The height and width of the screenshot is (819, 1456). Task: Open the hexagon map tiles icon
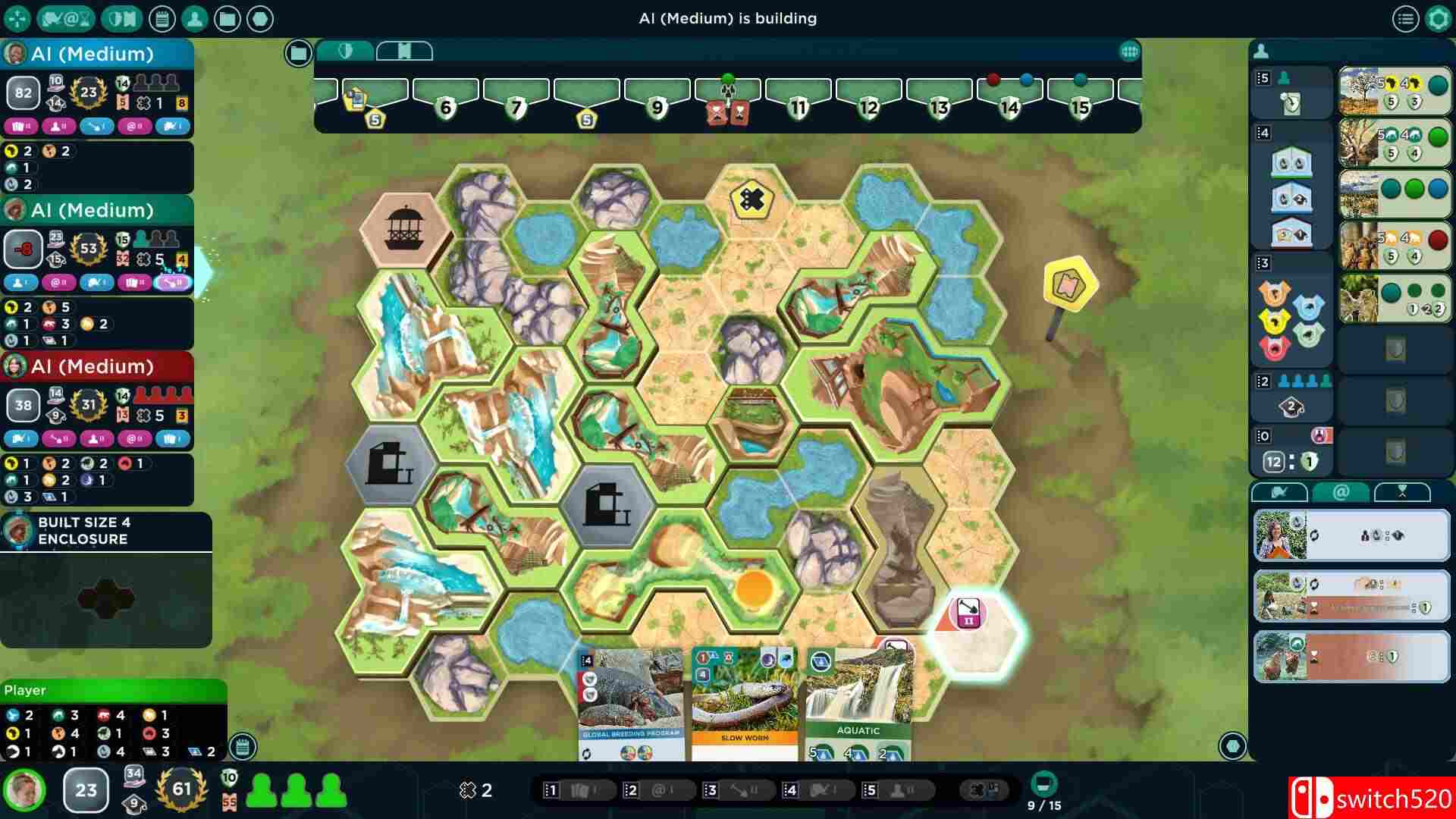[x=262, y=18]
